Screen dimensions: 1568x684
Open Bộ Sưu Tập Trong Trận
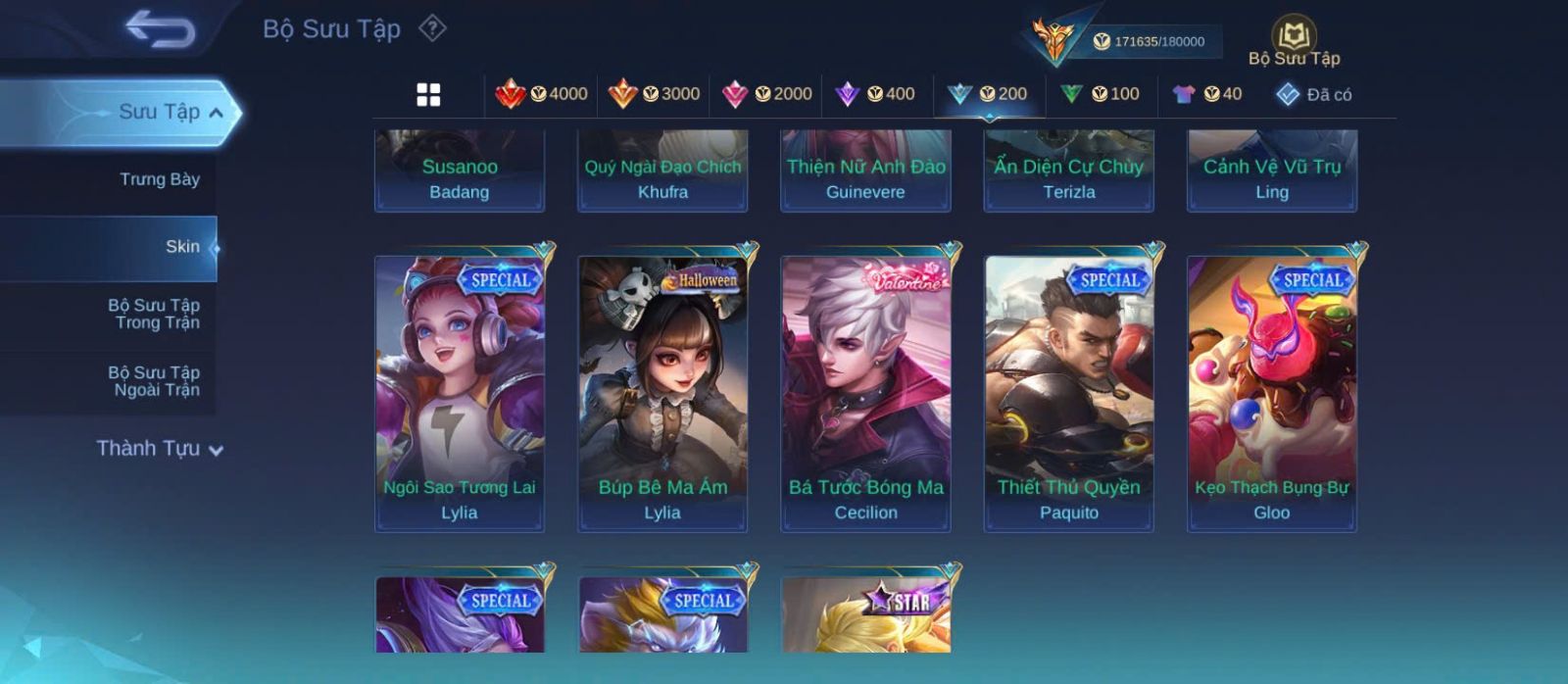pyautogui.click(x=154, y=314)
